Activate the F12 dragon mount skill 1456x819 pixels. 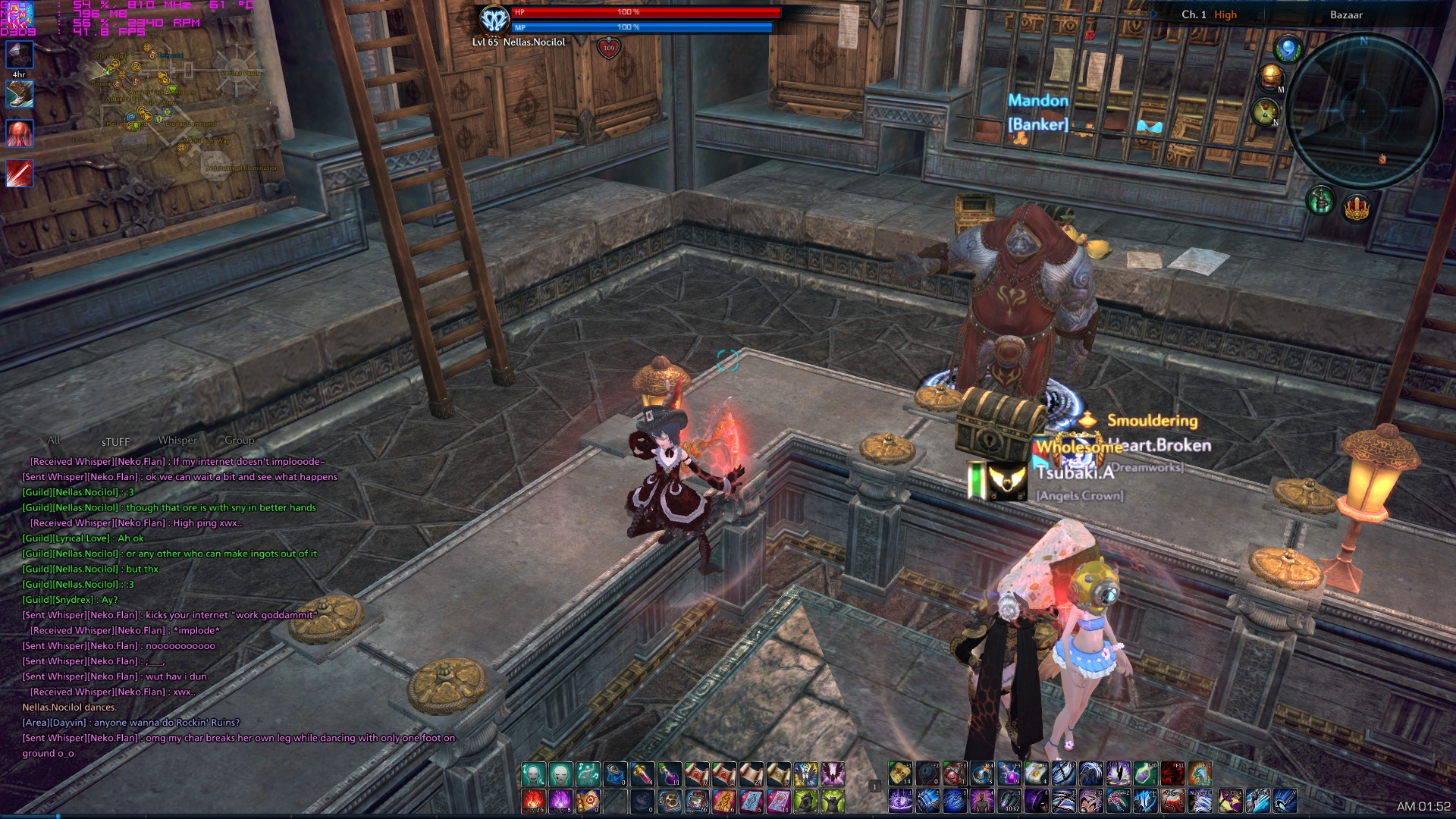coord(1200,774)
